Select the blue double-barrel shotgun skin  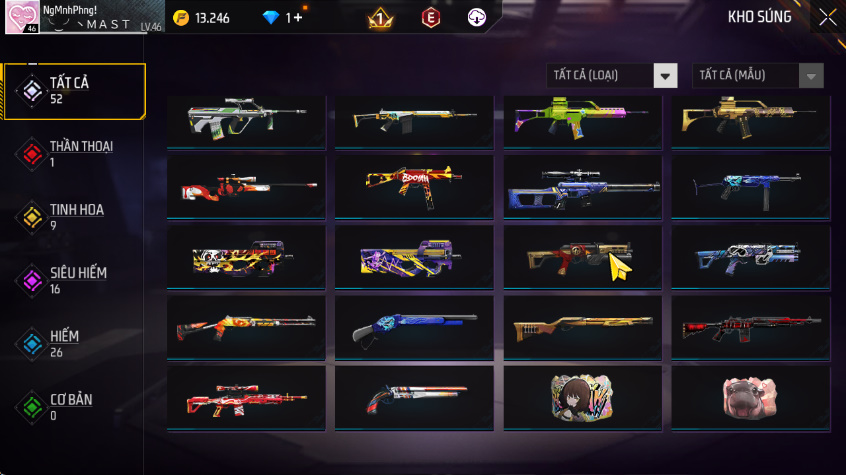(x=414, y=328)
